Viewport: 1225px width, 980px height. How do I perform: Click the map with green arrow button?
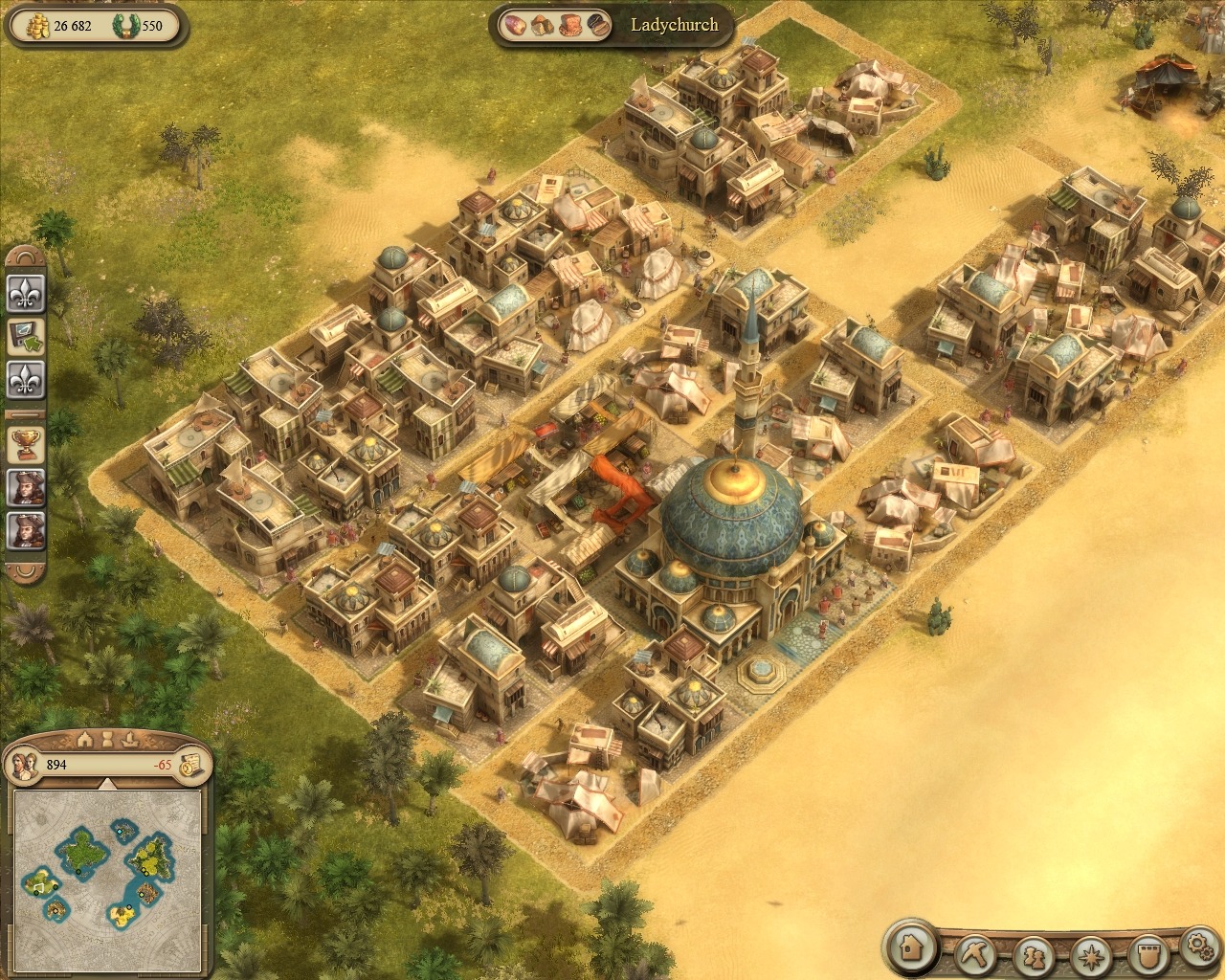26,336
